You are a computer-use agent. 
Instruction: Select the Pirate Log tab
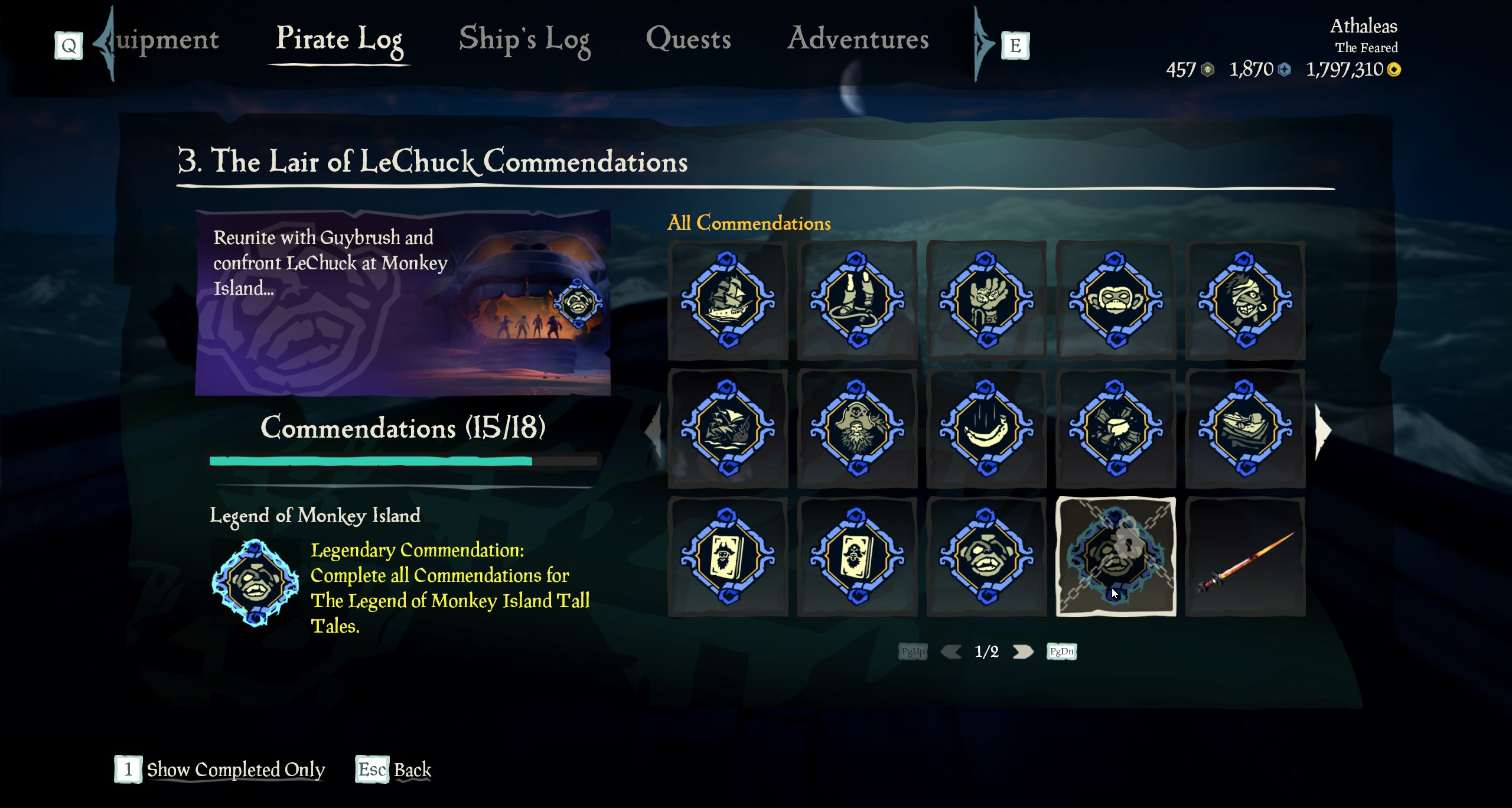coord(339,40)
